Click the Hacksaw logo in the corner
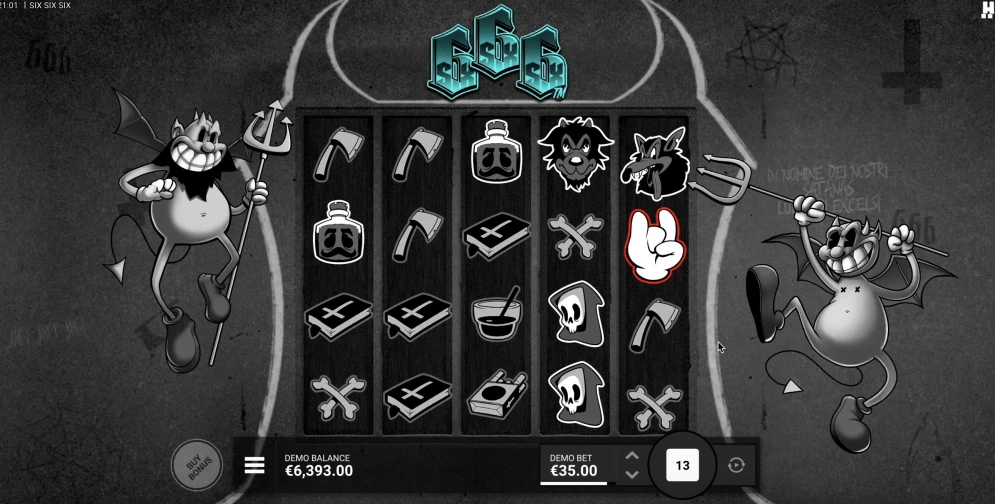The image size is (995, 504). (x=985, y=9)
